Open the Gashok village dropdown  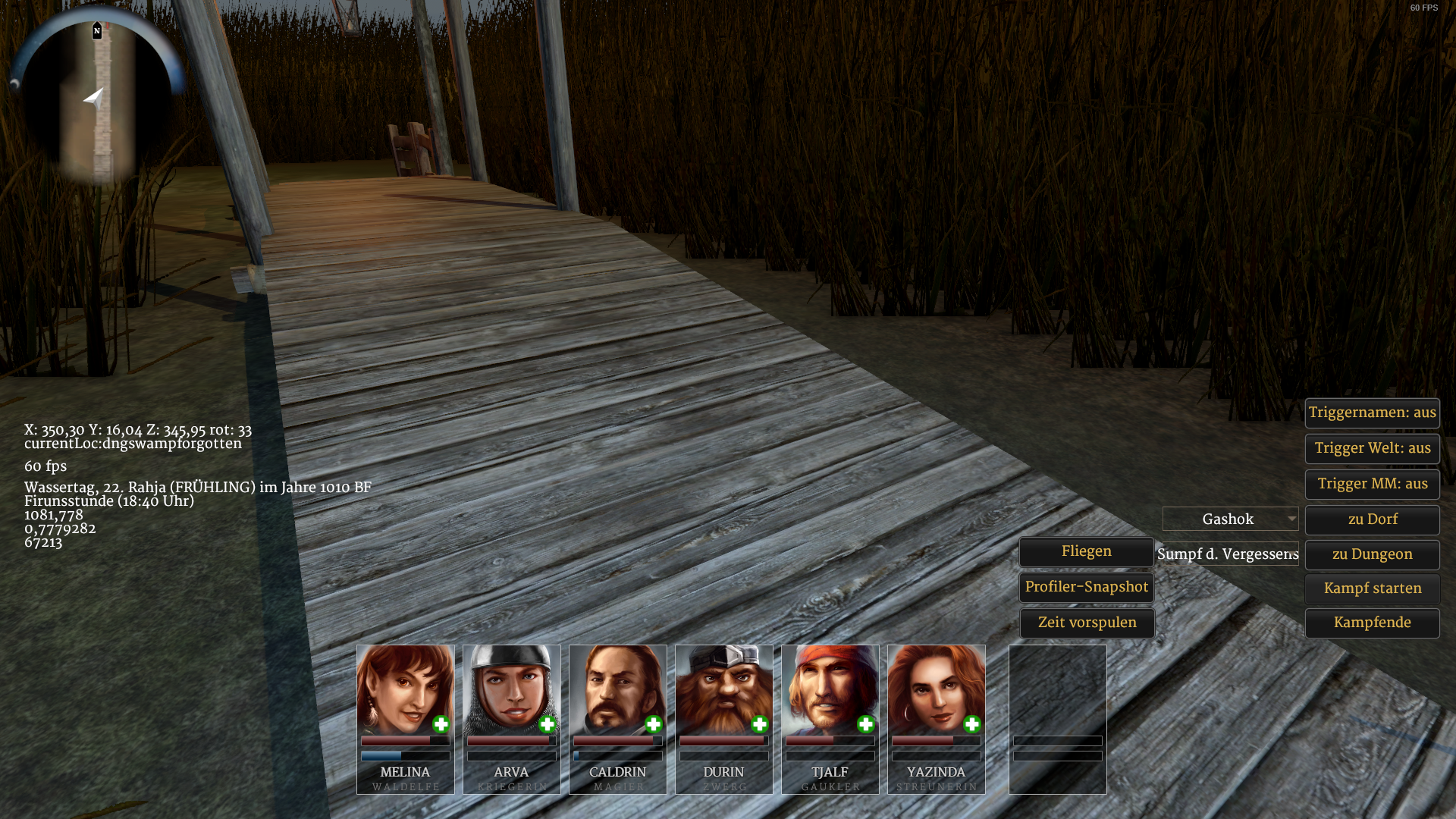pyautogui.click(x=1230, y=519)
